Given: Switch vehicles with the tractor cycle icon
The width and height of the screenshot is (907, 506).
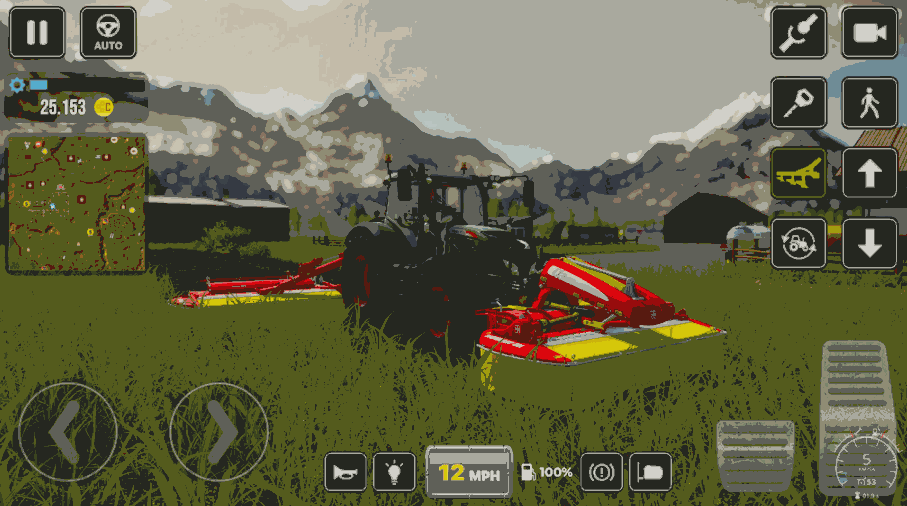Looking at the screenshot, I should point(798,243).
